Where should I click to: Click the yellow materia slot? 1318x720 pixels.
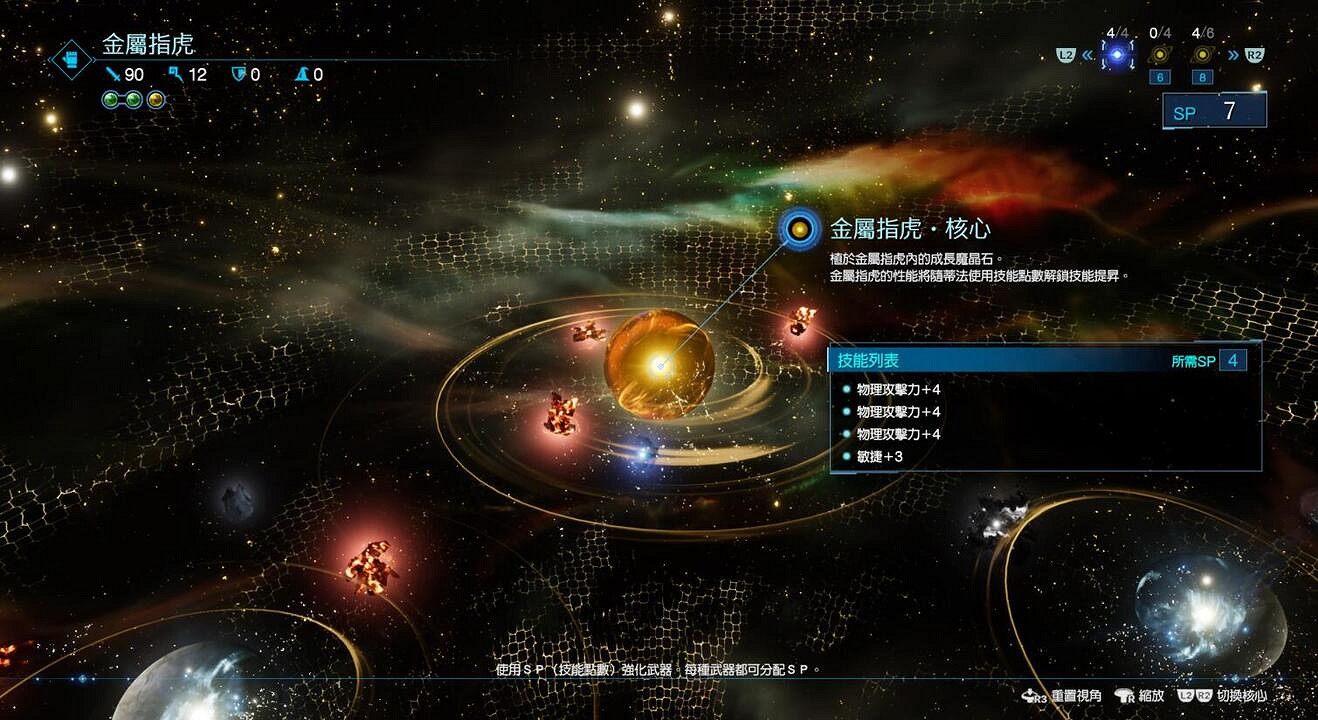tap(155, 100)
